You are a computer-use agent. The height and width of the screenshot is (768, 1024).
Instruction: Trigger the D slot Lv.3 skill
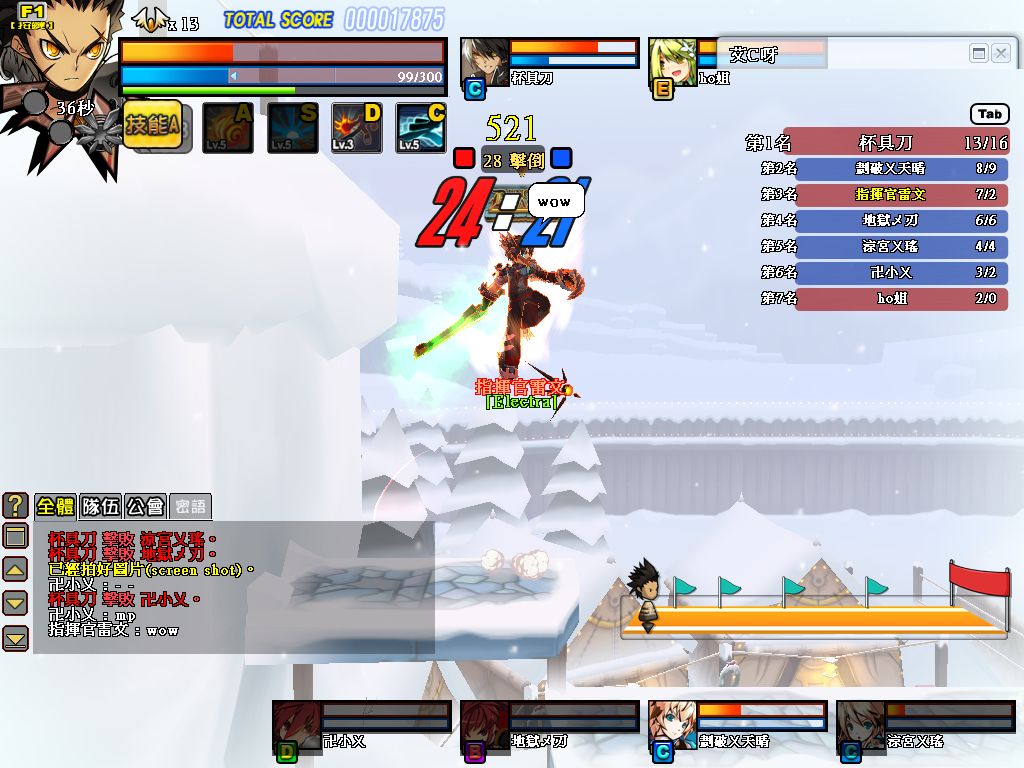point(357,128)
